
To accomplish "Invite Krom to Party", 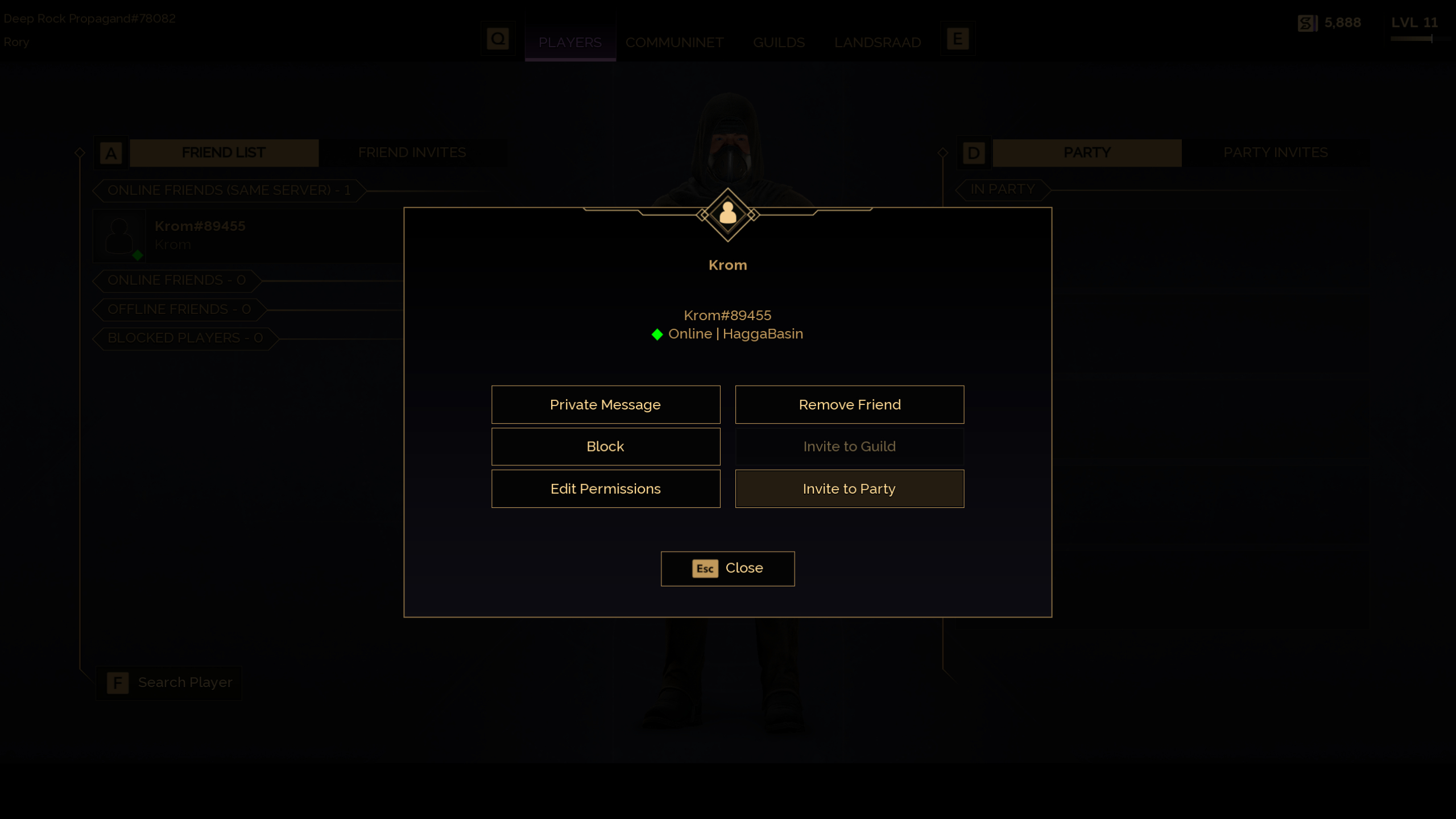I will pos(849,488).
